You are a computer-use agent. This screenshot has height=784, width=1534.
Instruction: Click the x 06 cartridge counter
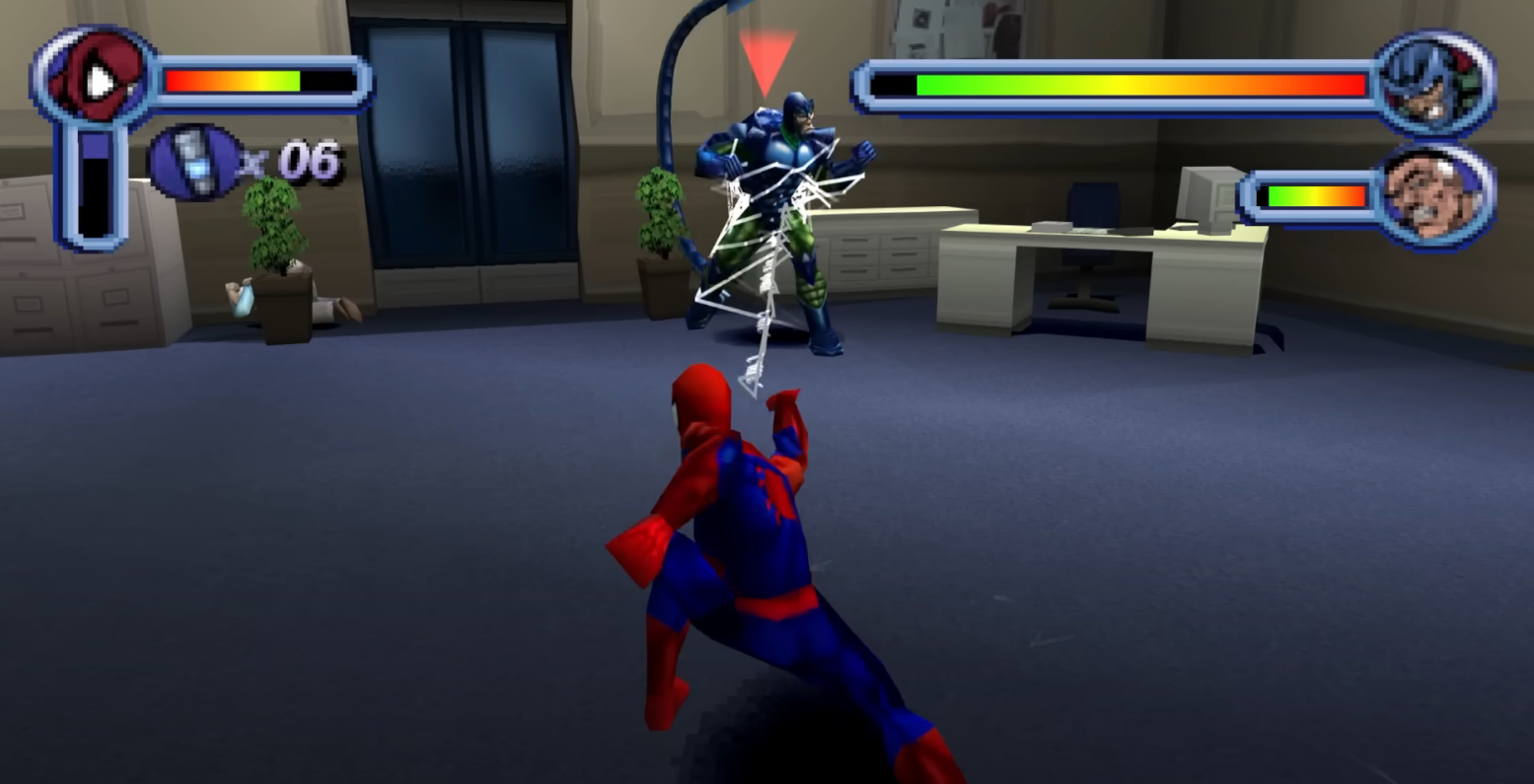click(x=296, y=163)
